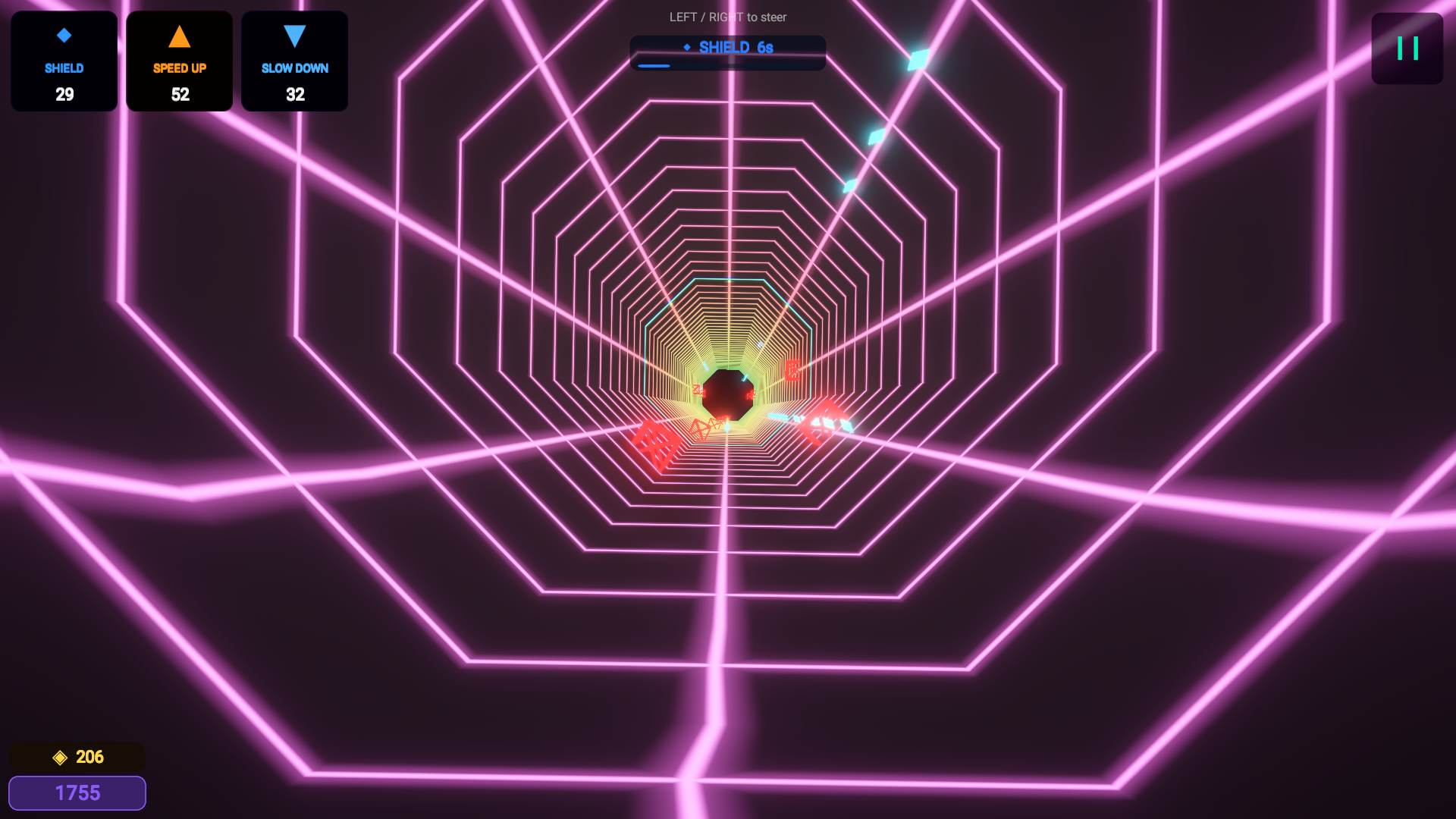Select the blue Shield power-up icon
This screenshot has height=819, width=1456.
(x=64, y=34)
